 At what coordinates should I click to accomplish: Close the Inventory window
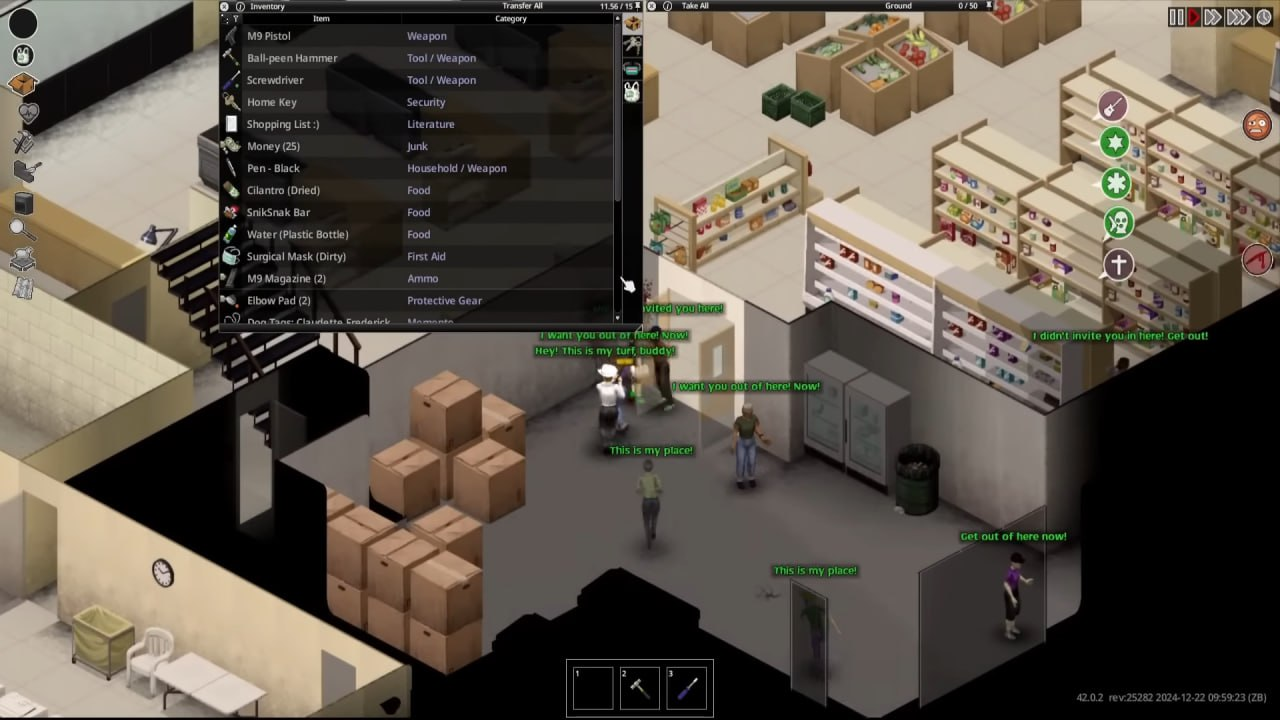(x=226, y=6)
